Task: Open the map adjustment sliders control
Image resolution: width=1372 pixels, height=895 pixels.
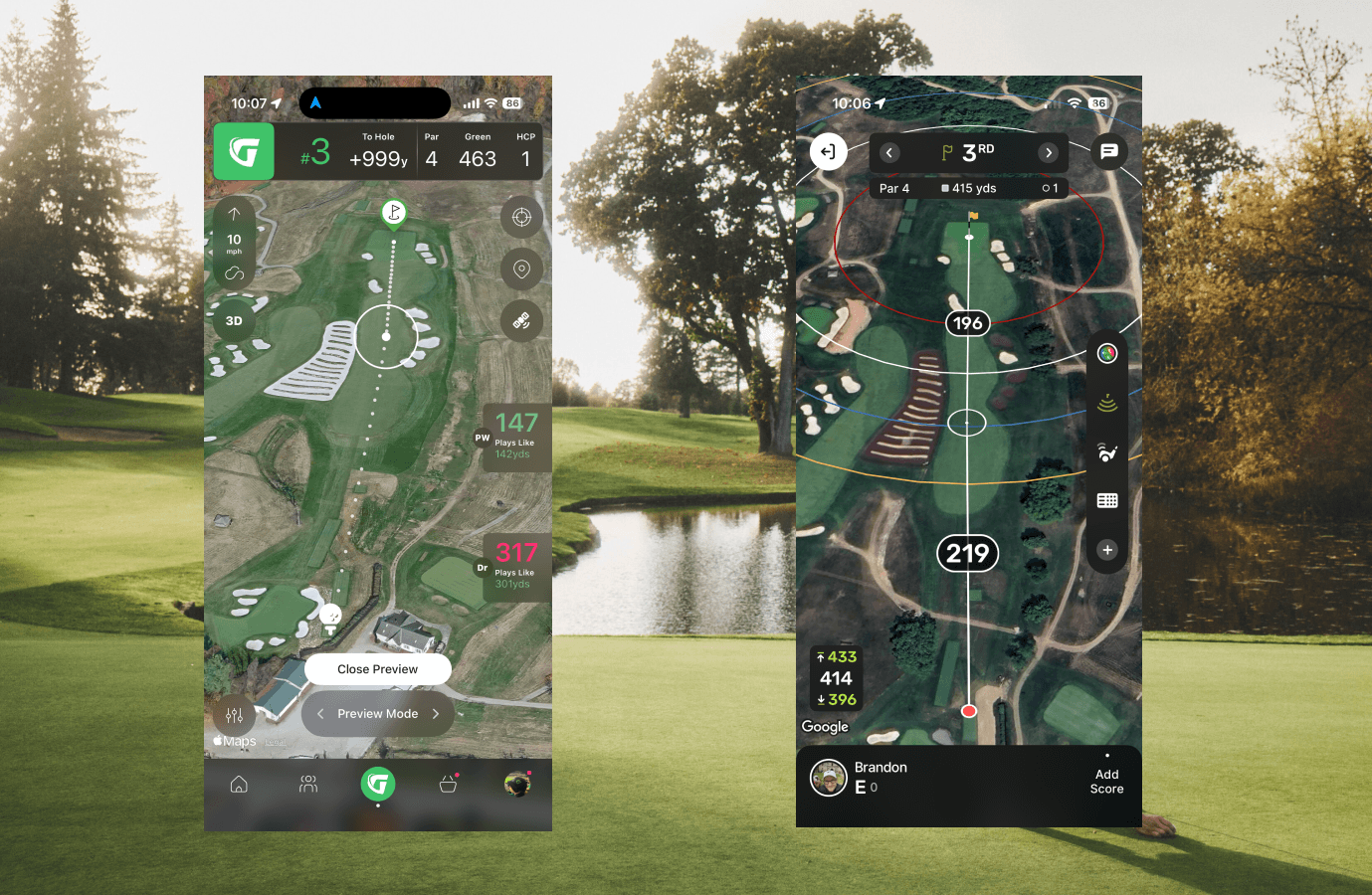Action: tap(234, 715)
